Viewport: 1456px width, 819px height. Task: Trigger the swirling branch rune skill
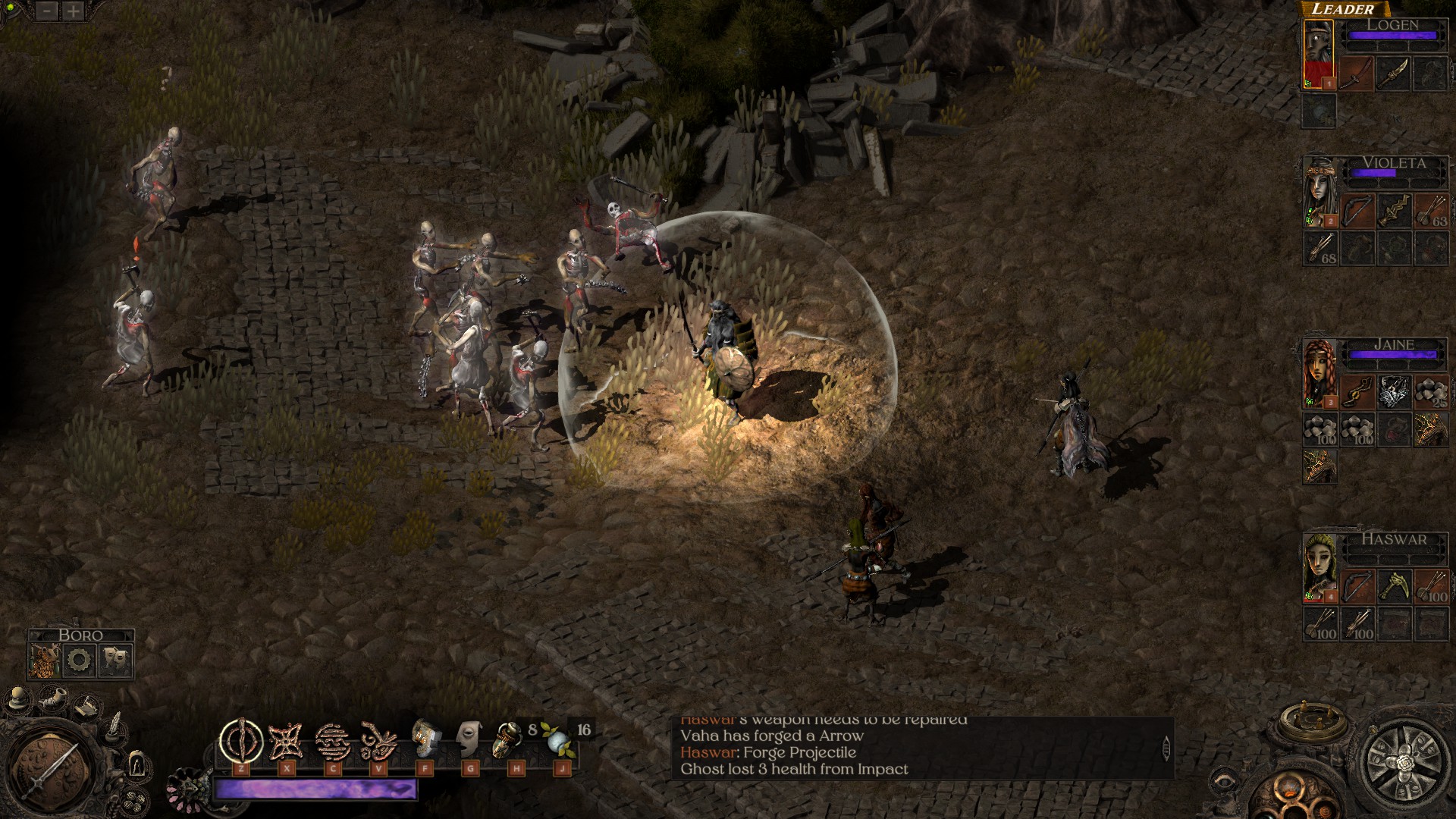[378, 741]
